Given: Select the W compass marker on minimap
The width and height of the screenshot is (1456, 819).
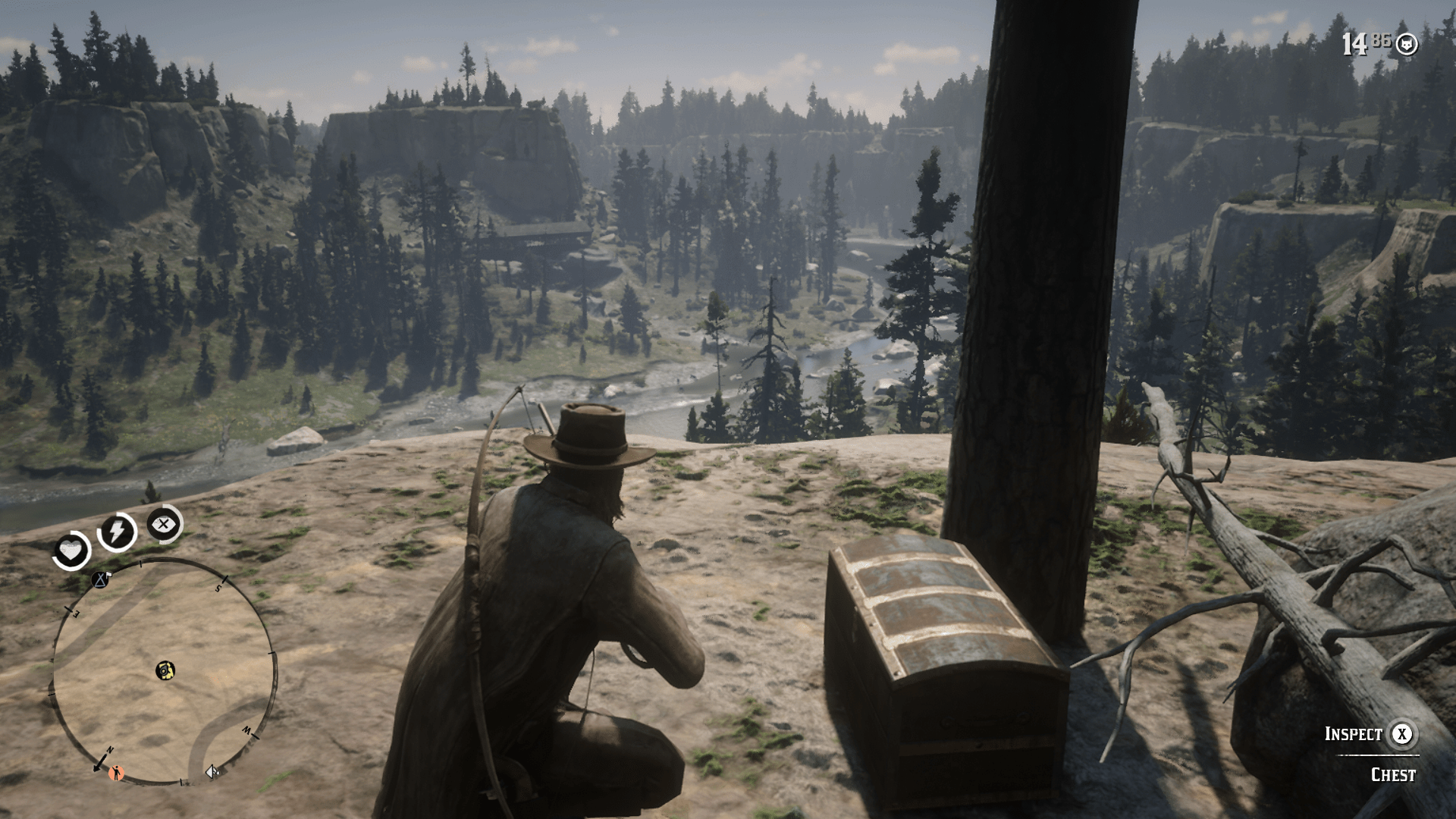Looking at the screenshot, I should coord(246,730).
